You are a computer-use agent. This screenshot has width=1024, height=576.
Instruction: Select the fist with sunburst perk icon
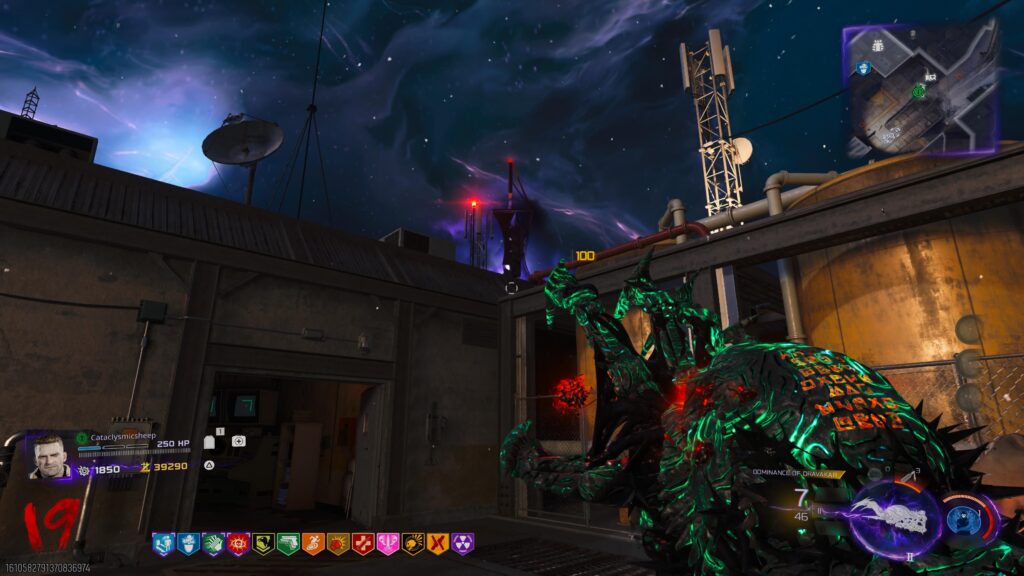tap(338, 544)
